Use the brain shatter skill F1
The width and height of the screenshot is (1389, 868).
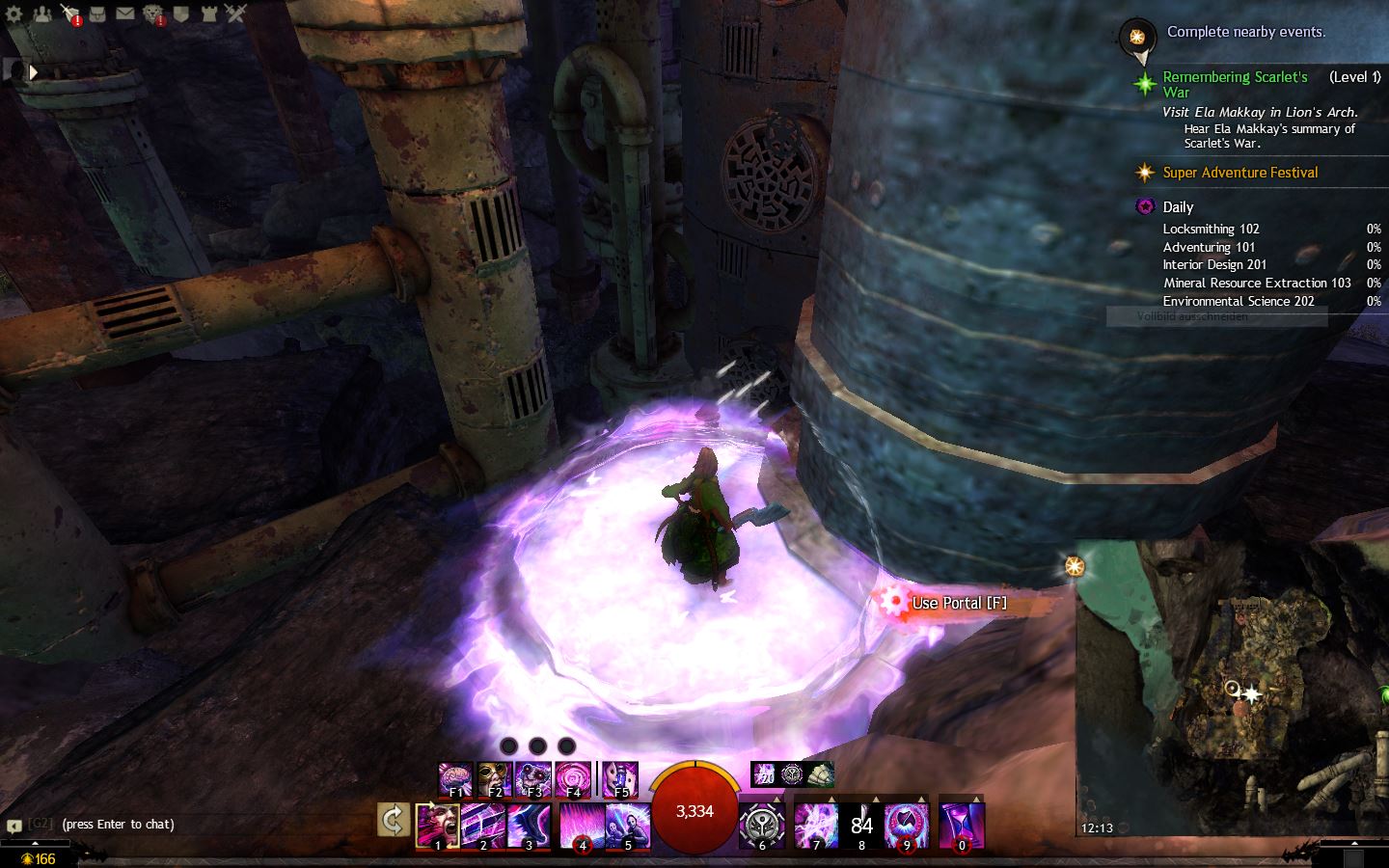tap(456, 779)
